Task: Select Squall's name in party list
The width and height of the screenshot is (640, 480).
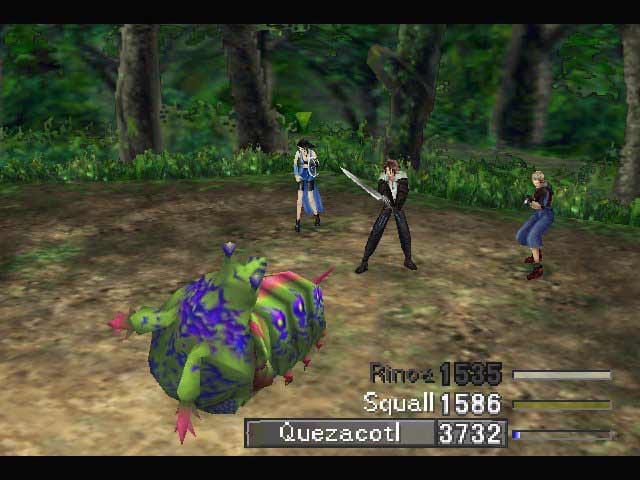Action: [398, 404]
